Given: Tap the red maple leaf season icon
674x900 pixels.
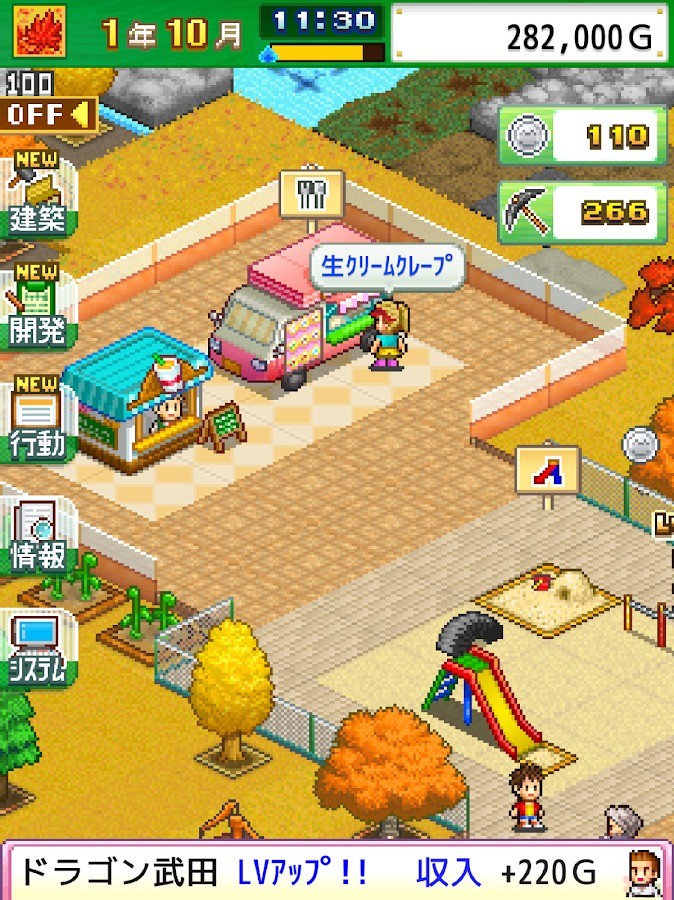Looking at the screenshot, I should pos(39,31).
